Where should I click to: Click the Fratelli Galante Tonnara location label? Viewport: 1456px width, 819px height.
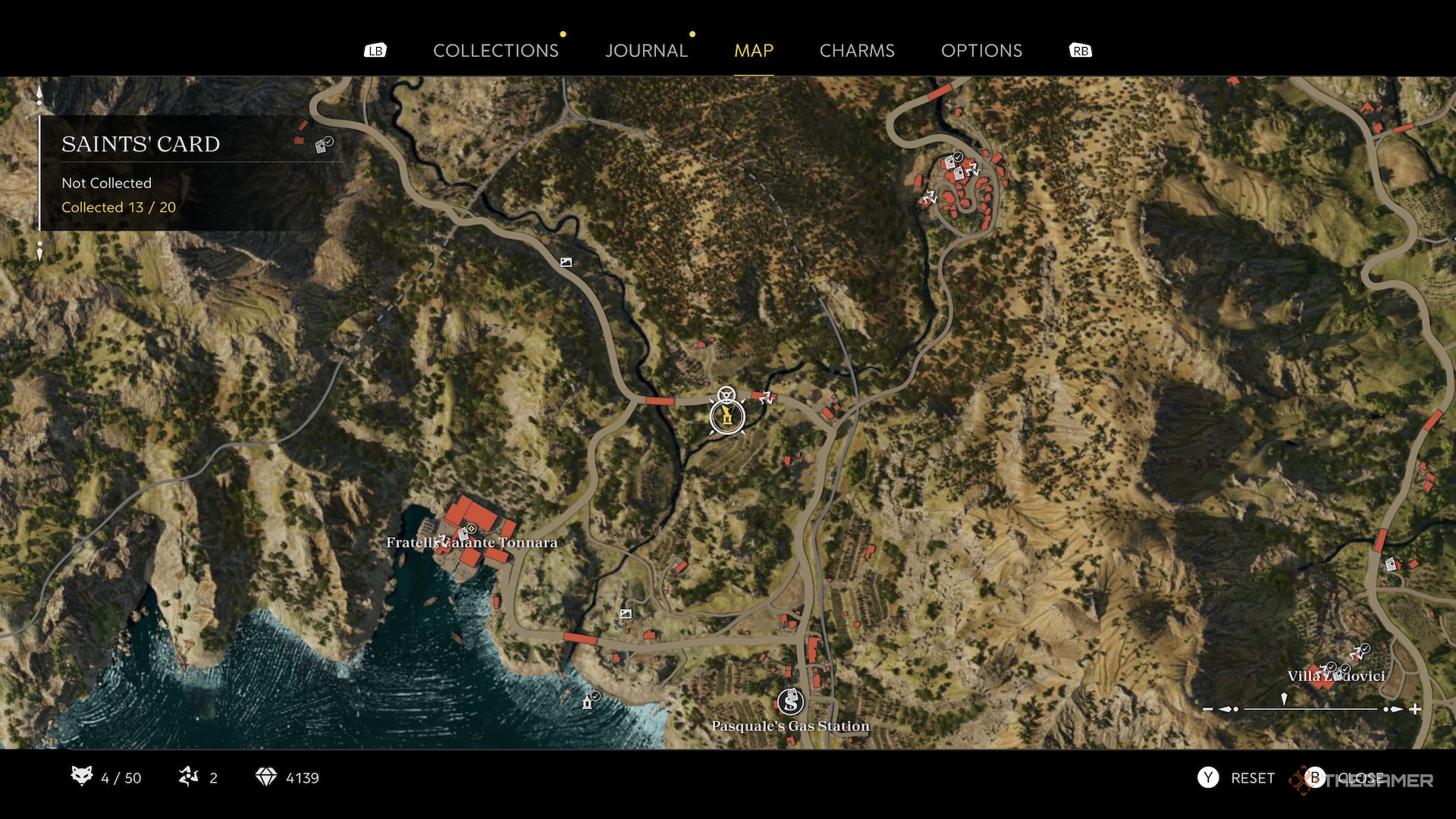(x=472, y=543)
